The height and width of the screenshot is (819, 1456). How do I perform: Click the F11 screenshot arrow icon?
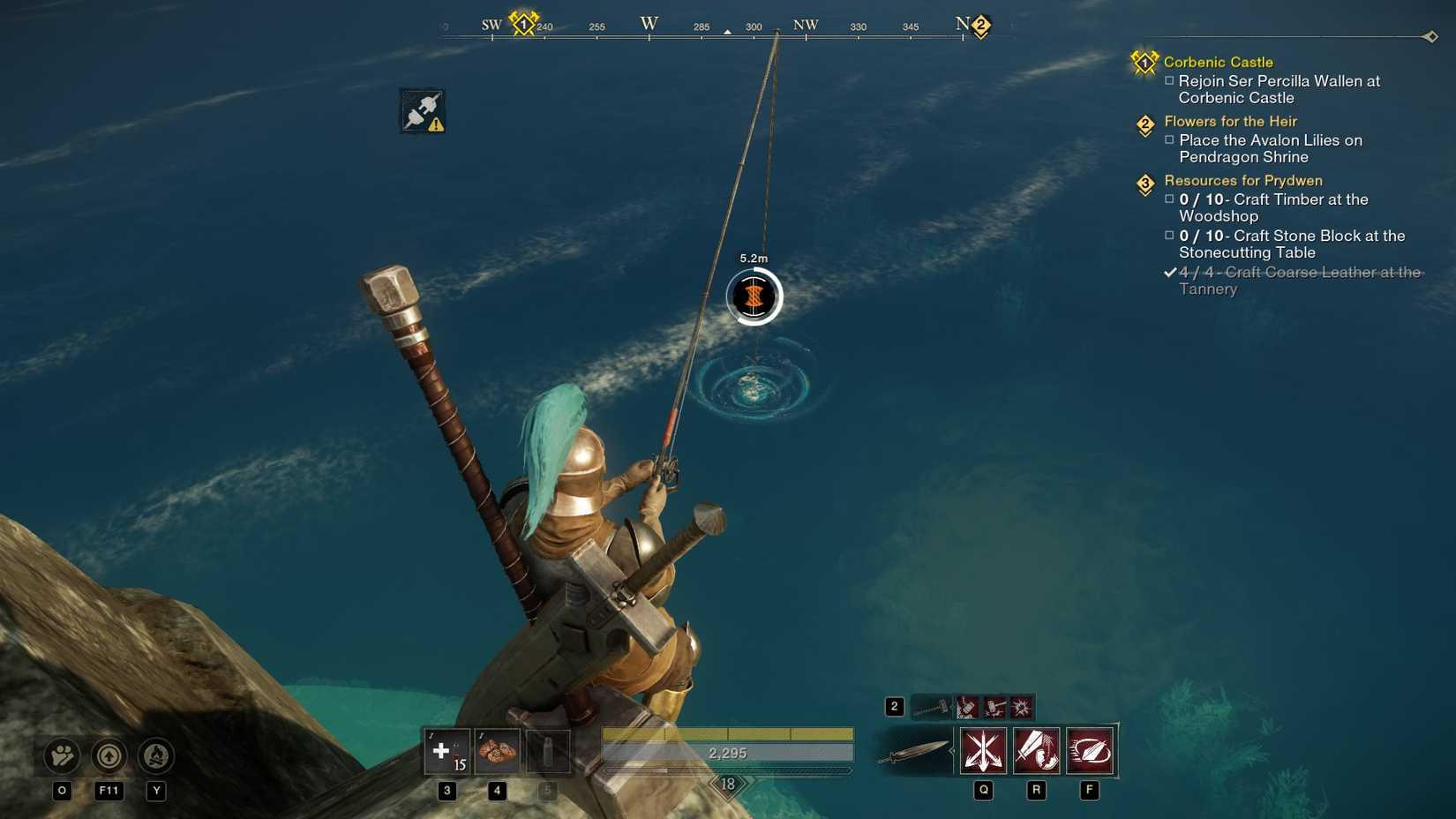click(109, 756)
